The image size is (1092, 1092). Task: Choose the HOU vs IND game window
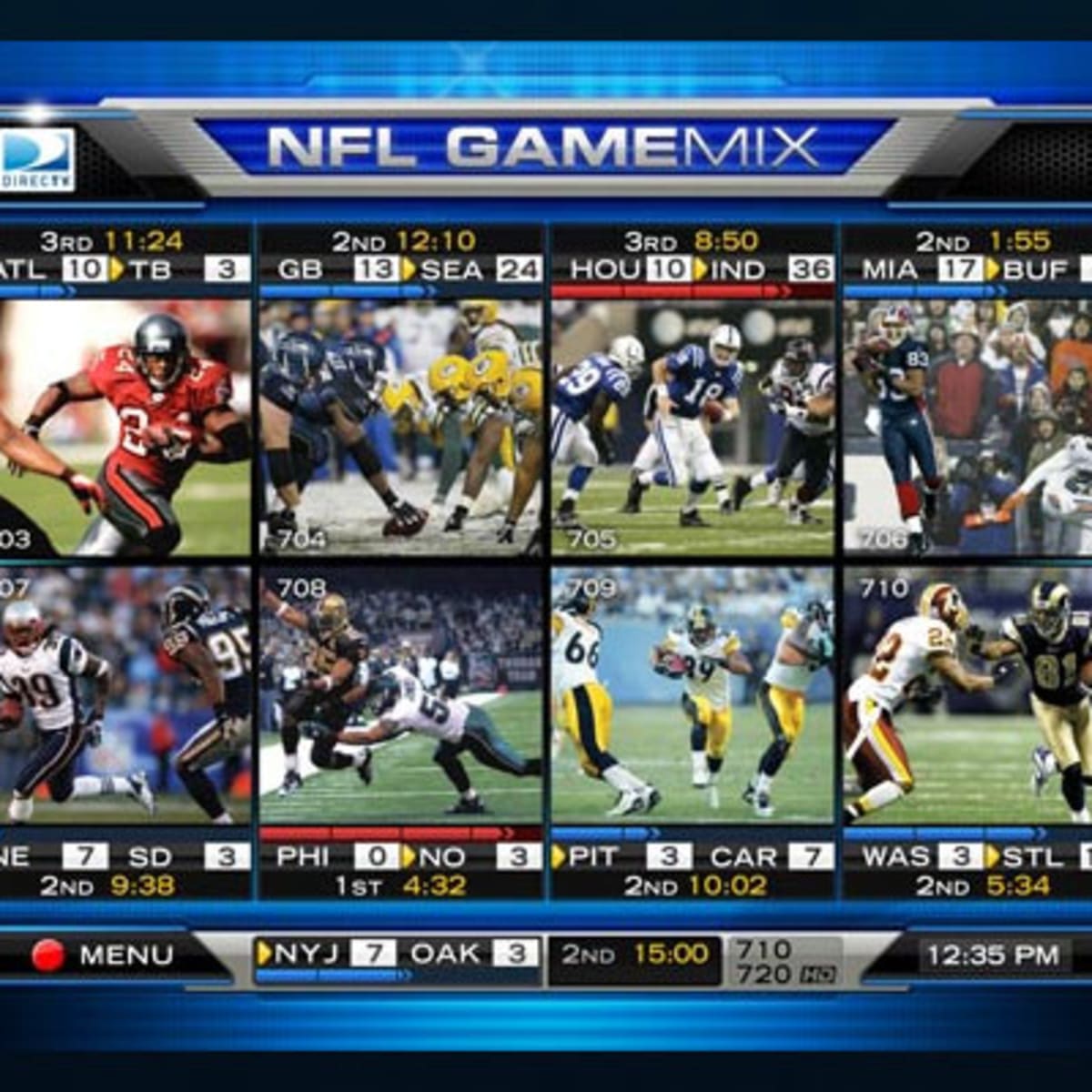(x=693, y=428)
